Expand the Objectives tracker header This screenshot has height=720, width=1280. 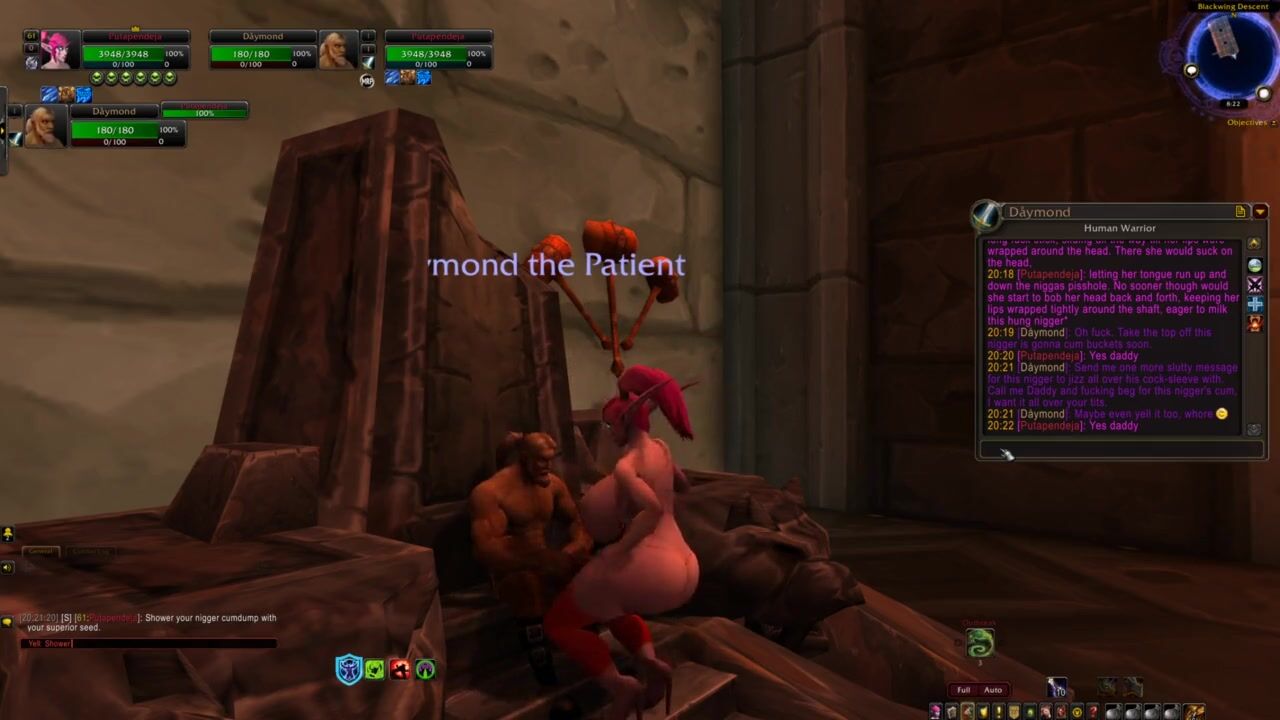tap(1247, 122)
